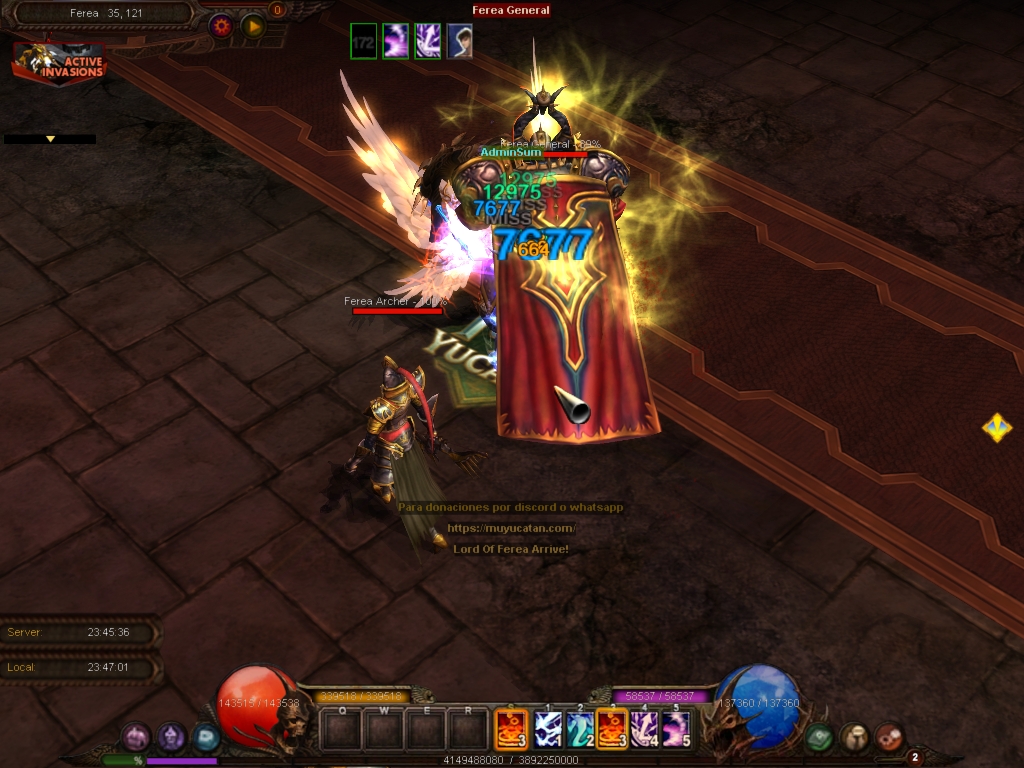Select the buff icon showing 172
Screen dimensions: 1024x768
tap(364, 42)
